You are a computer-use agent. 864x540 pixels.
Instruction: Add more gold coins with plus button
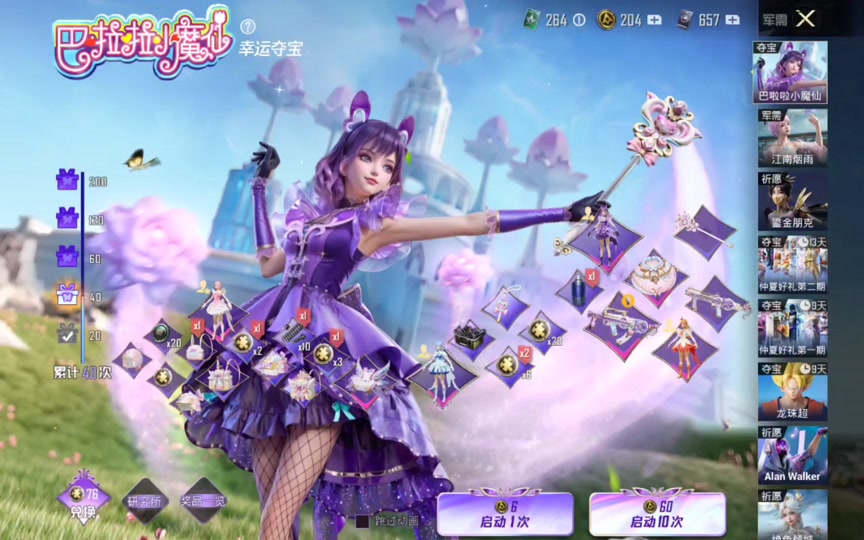pyautogui.click(x=655, y=20)
